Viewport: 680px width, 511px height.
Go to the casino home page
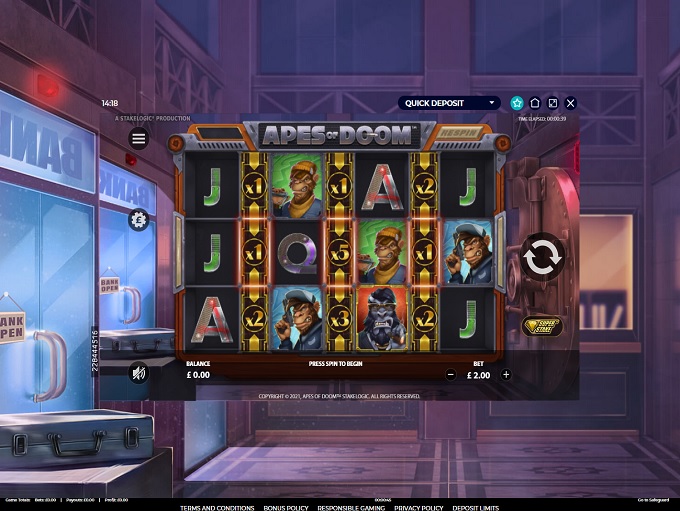535,103
